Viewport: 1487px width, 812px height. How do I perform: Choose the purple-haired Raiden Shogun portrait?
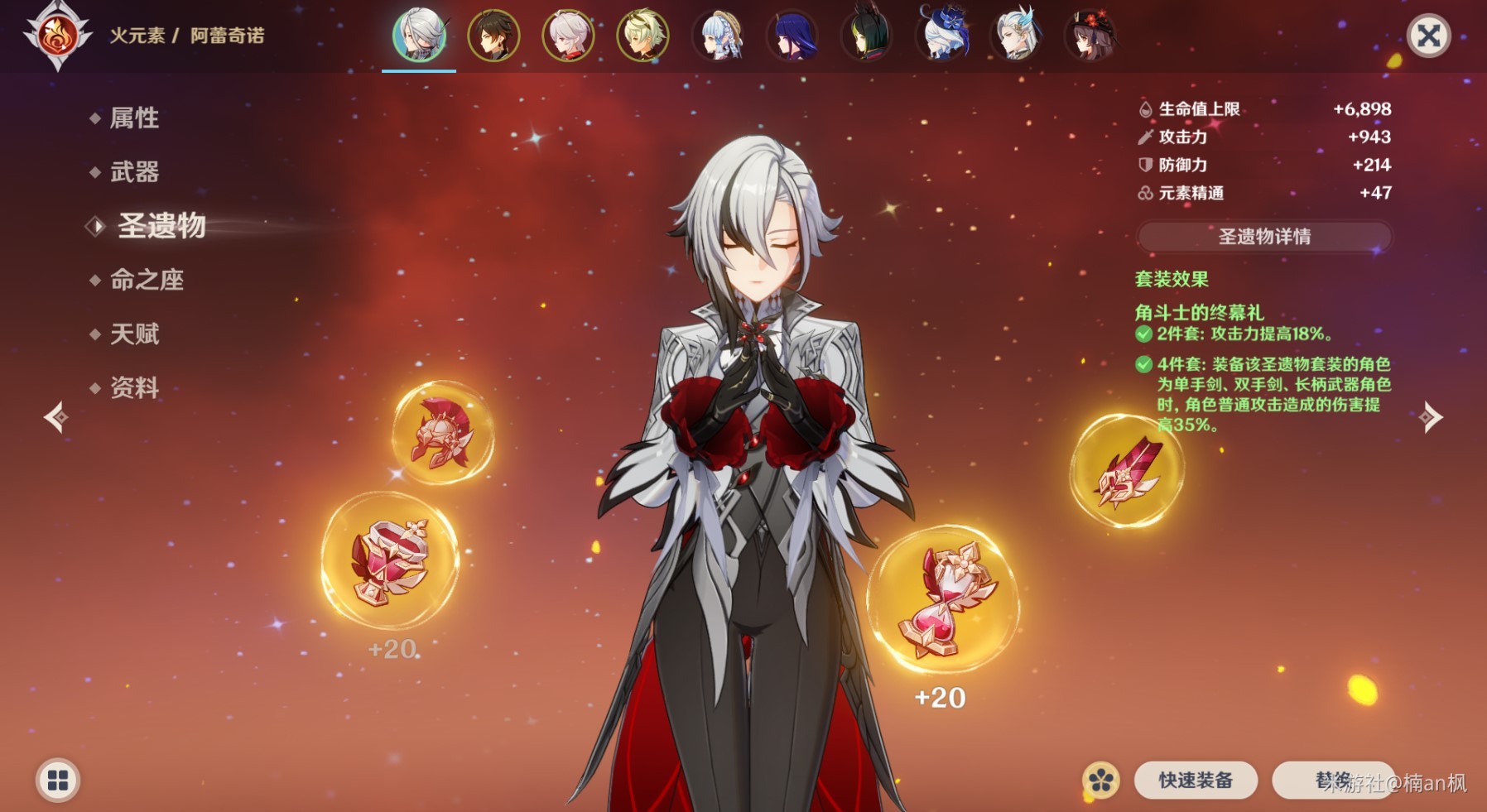click(792, 36)
